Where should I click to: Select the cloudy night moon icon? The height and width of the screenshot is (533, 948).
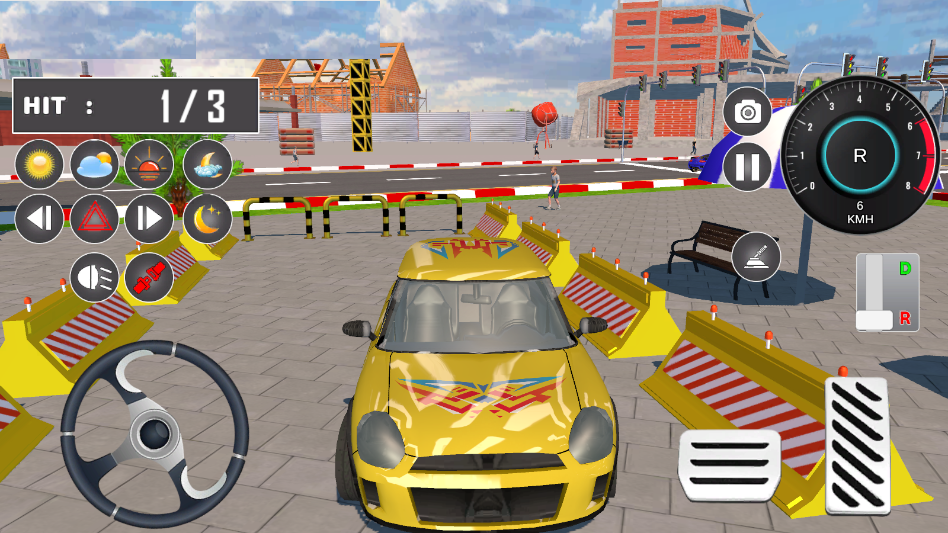tap(207, 165)
